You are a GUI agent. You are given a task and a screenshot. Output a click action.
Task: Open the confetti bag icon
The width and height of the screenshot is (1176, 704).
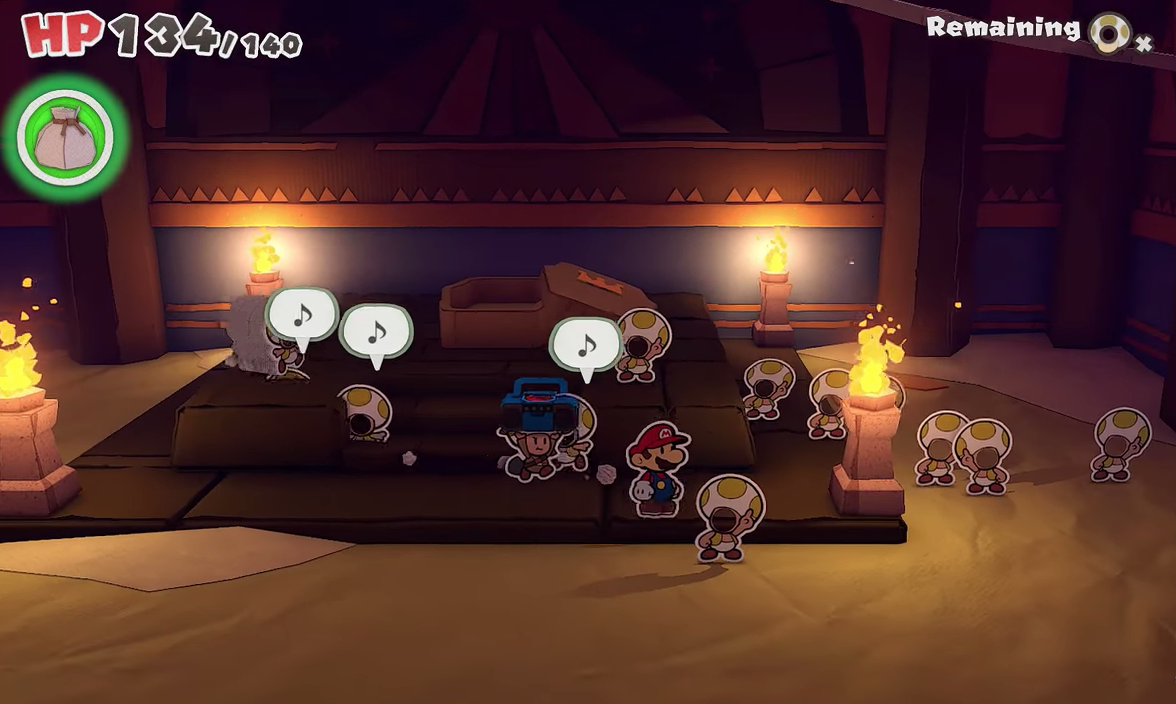click(65, 138)
